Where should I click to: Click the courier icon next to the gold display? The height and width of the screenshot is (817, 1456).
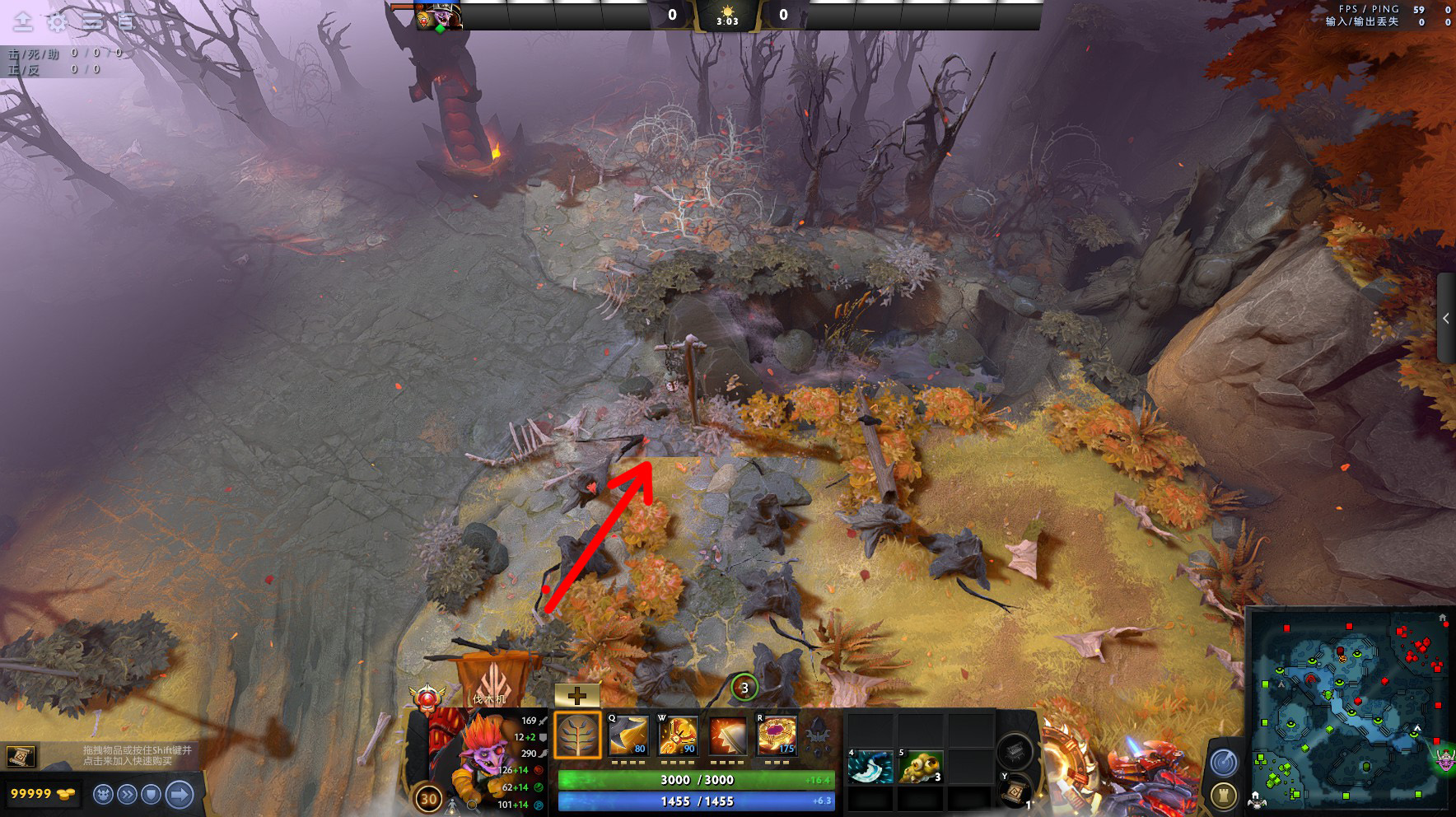click(x=102, y=795)
